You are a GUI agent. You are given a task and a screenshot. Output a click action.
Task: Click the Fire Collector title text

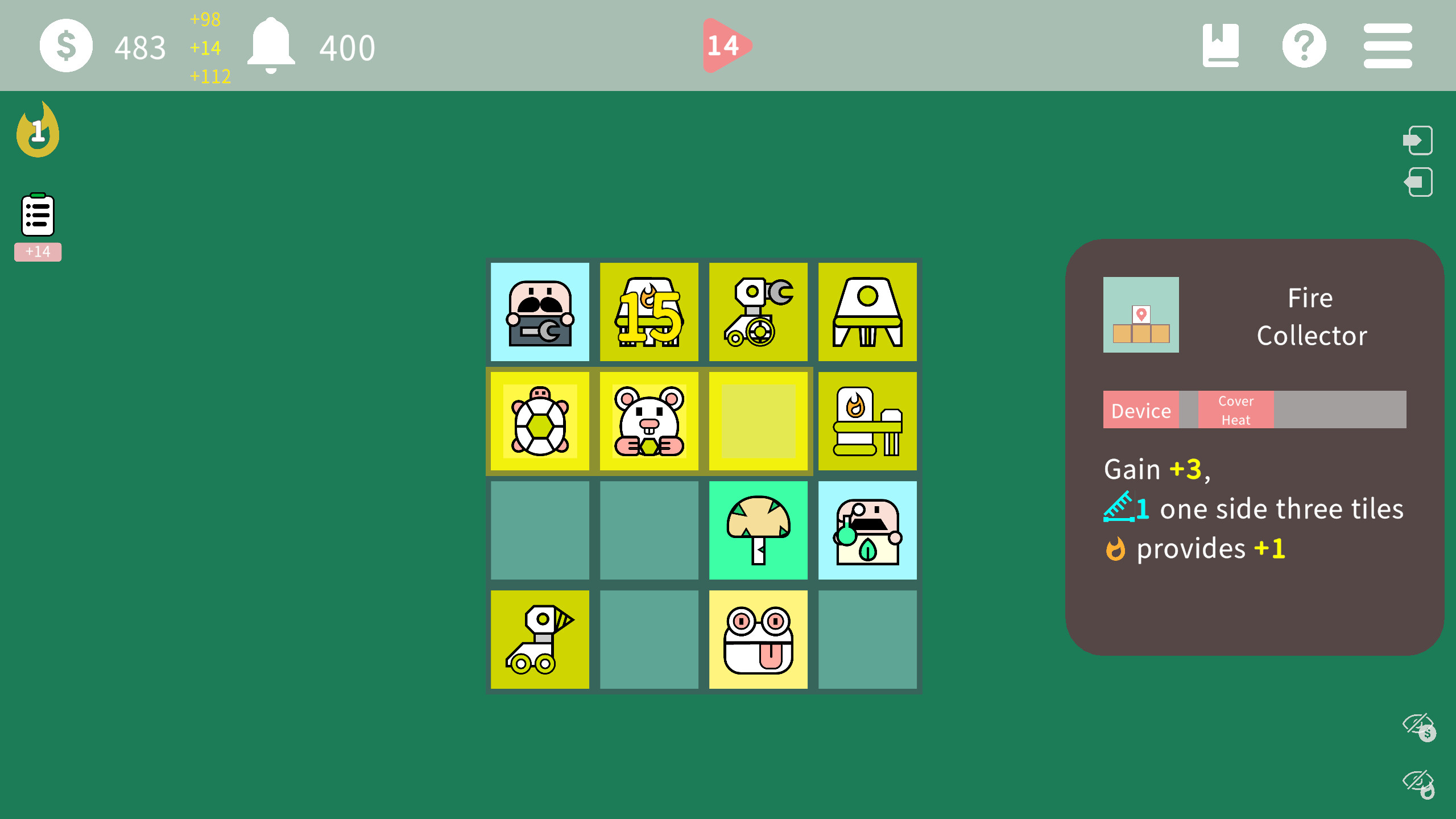(x=1311, y=317)
